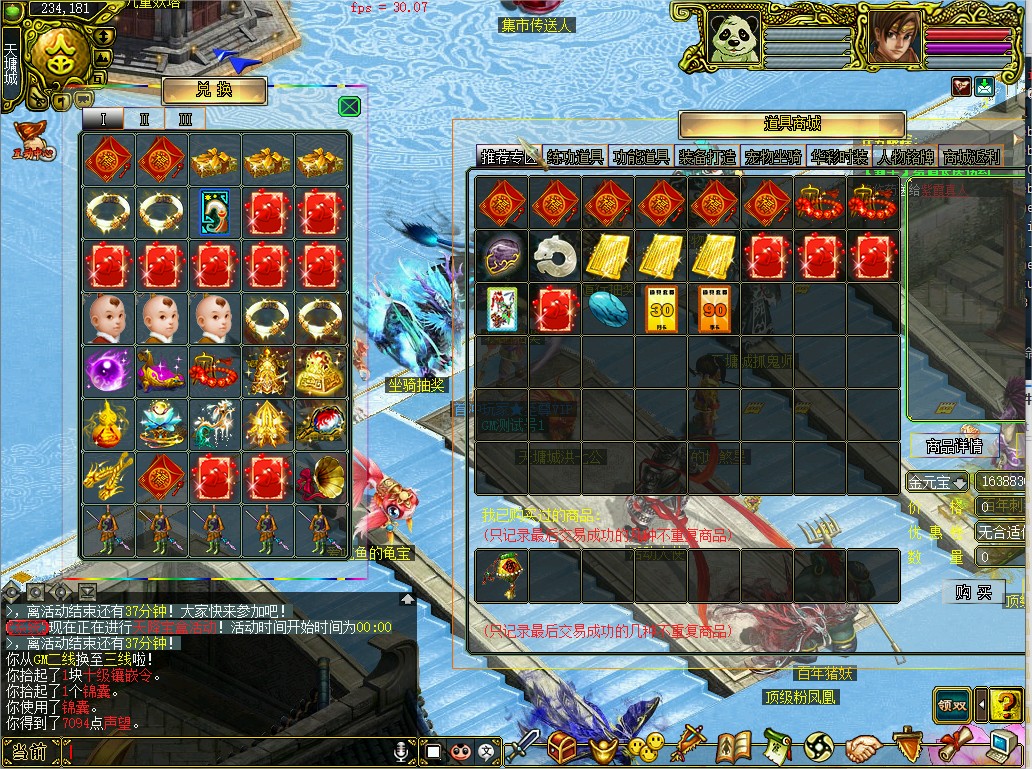Open the 功能道具 shop category
This screenshot has width=1032, height=769.
pos(641,157)
